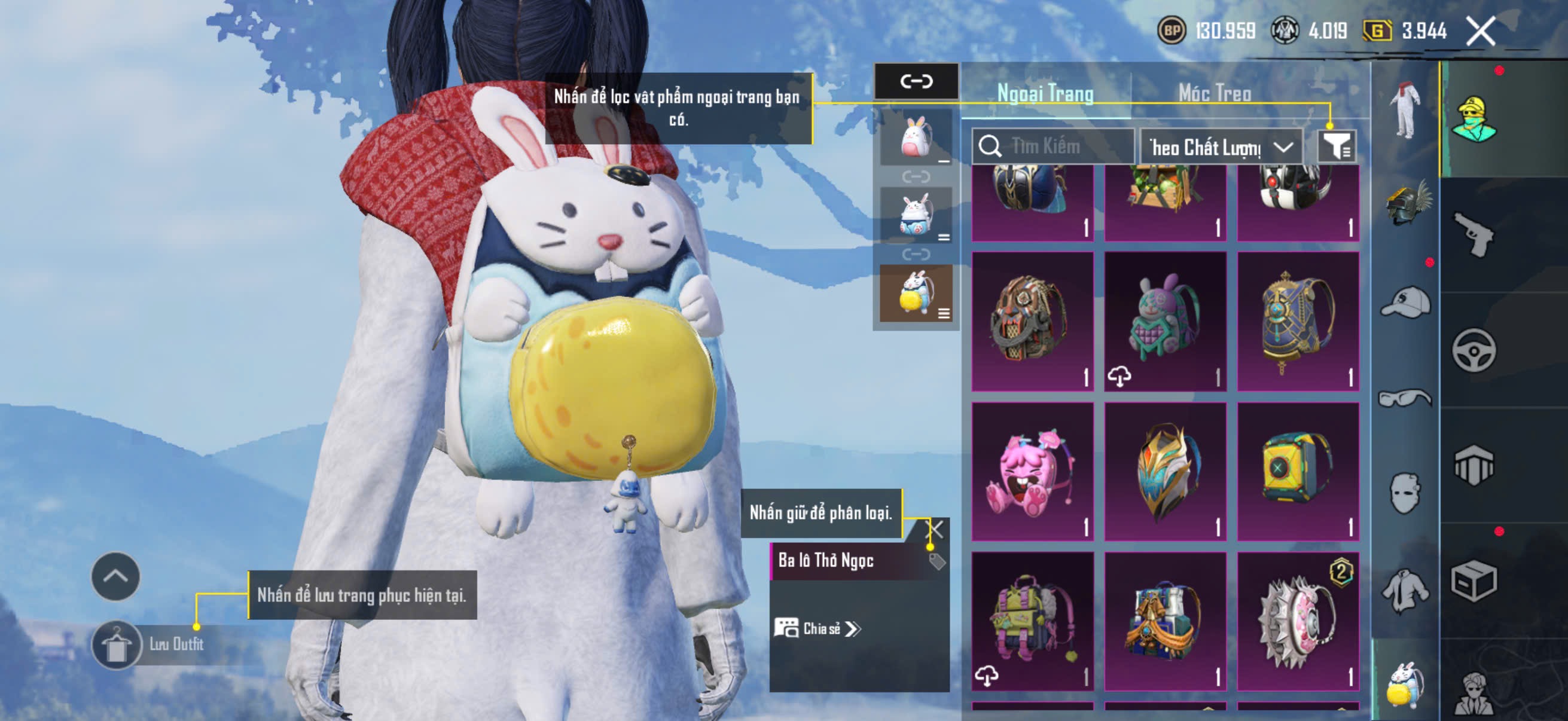Open the pistol weapon skins section
The height and width of the screenshot is (721, 1568).
click(x=1474, y=234)
